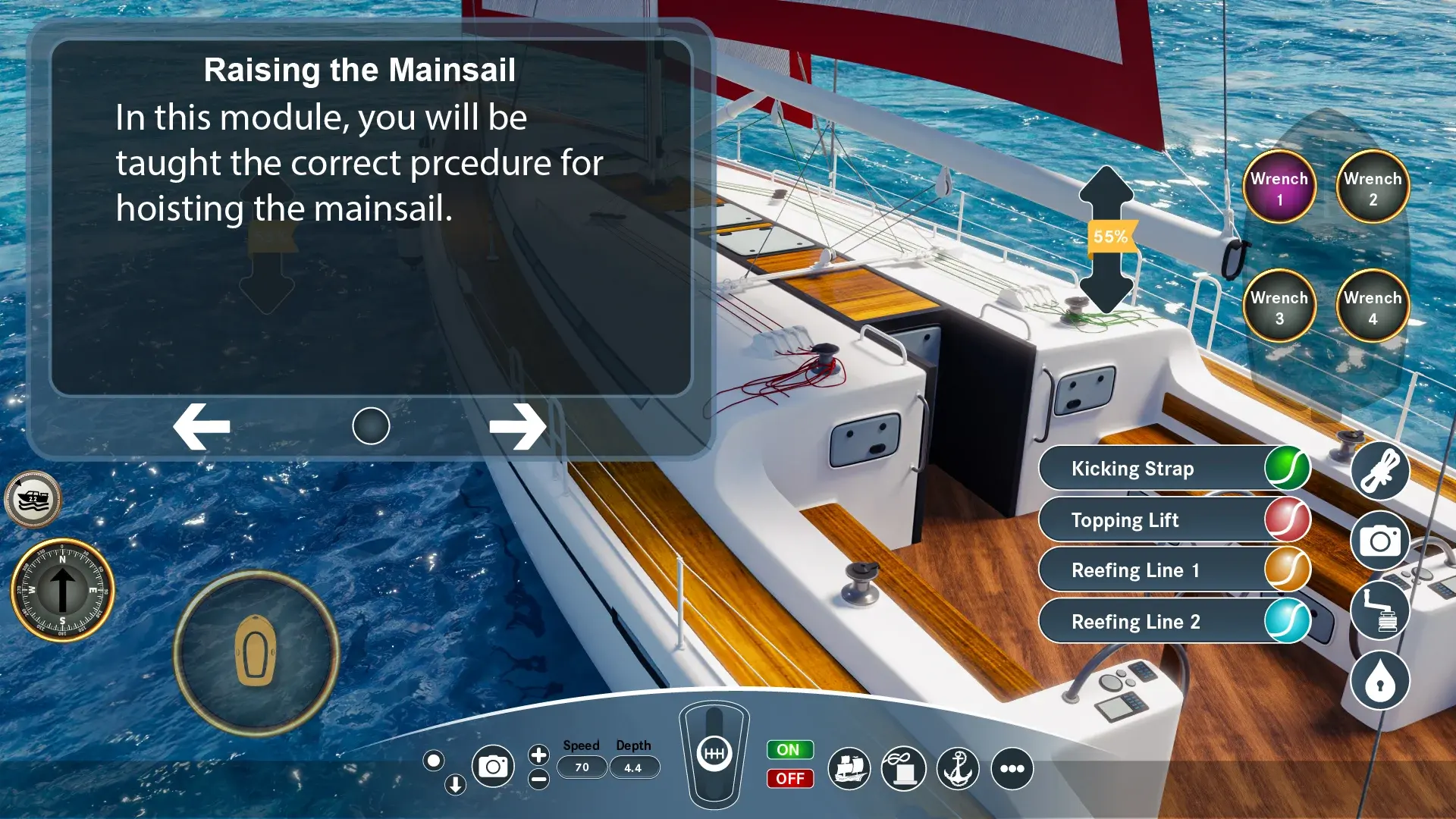Viewport: 1456px width, 819px height.
Task: Click the compass on the left
Action: coord(62,590)
